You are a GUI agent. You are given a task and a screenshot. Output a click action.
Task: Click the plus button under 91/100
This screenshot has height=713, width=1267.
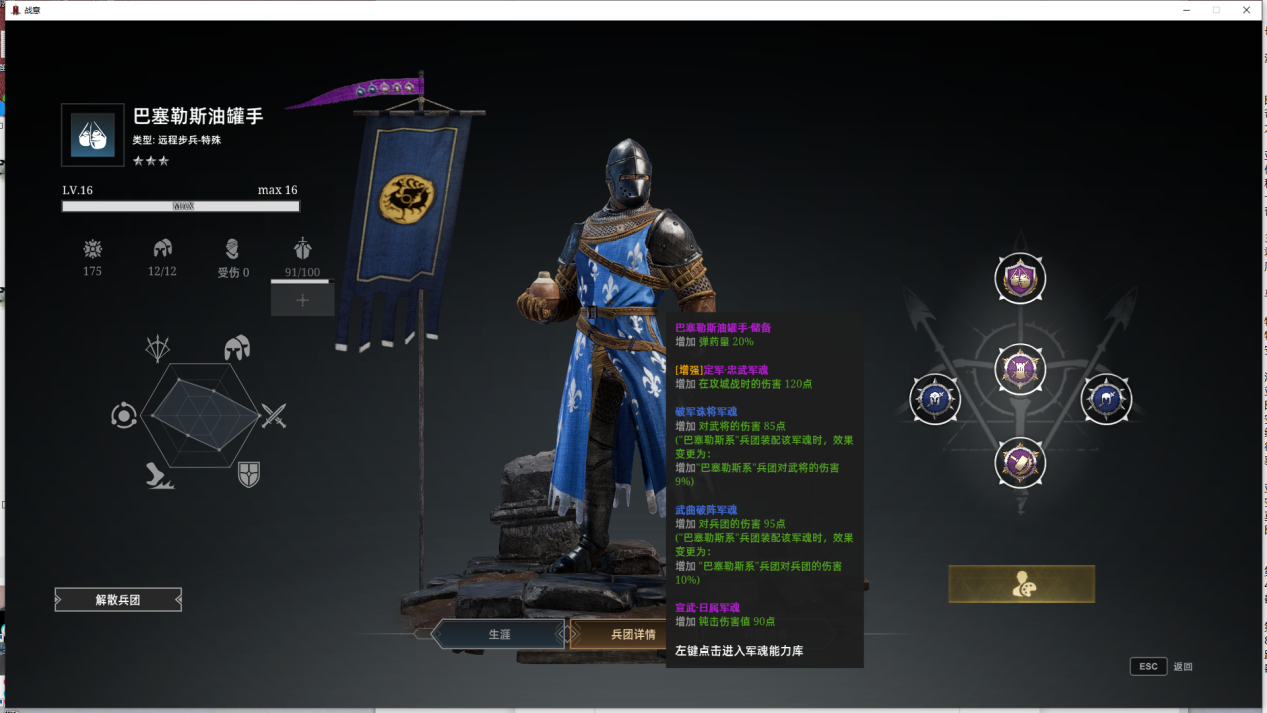(302, 299)
